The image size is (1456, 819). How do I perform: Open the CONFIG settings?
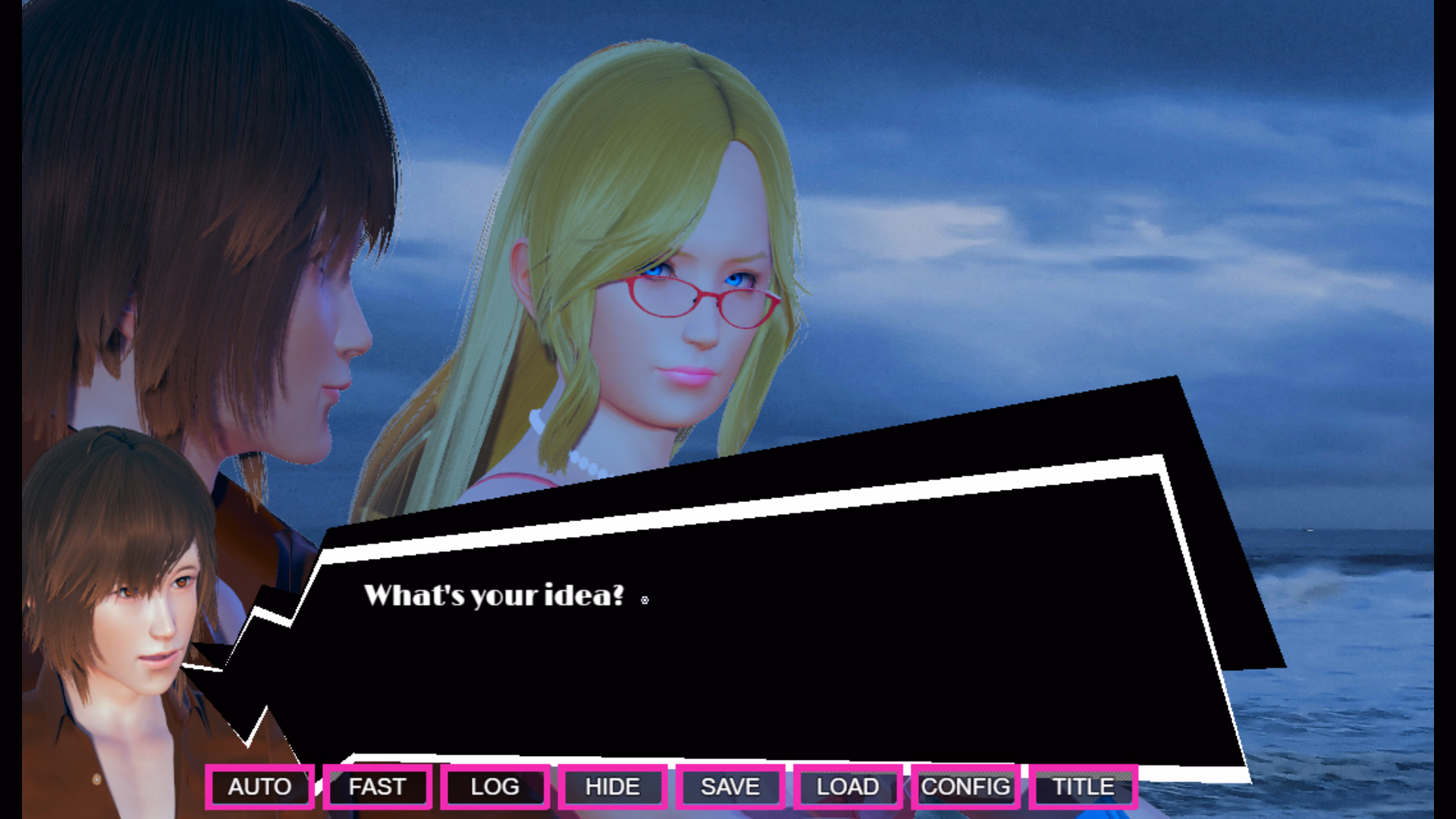[x=965, y=786]
